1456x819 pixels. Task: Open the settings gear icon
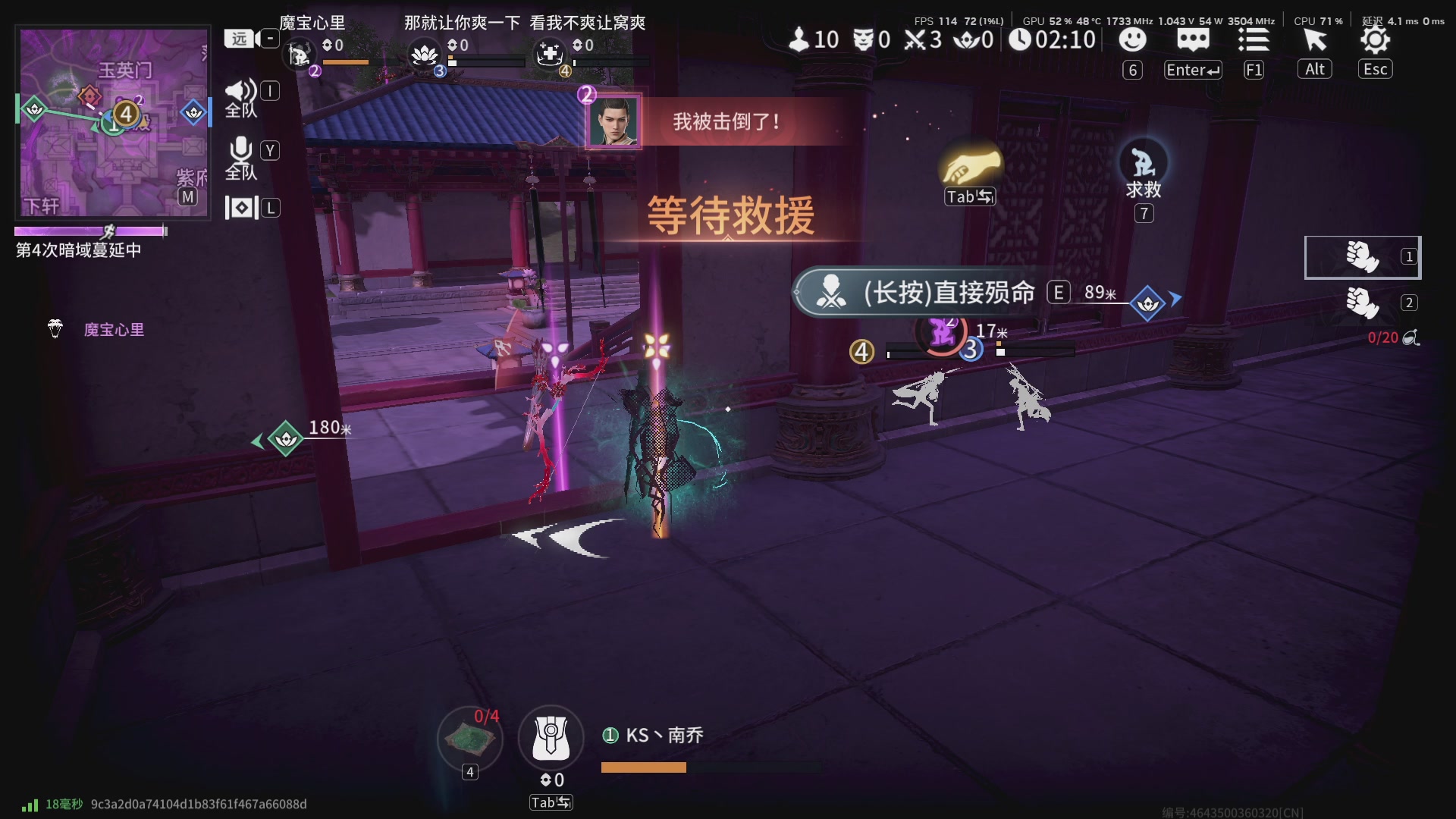[1375, 40]
